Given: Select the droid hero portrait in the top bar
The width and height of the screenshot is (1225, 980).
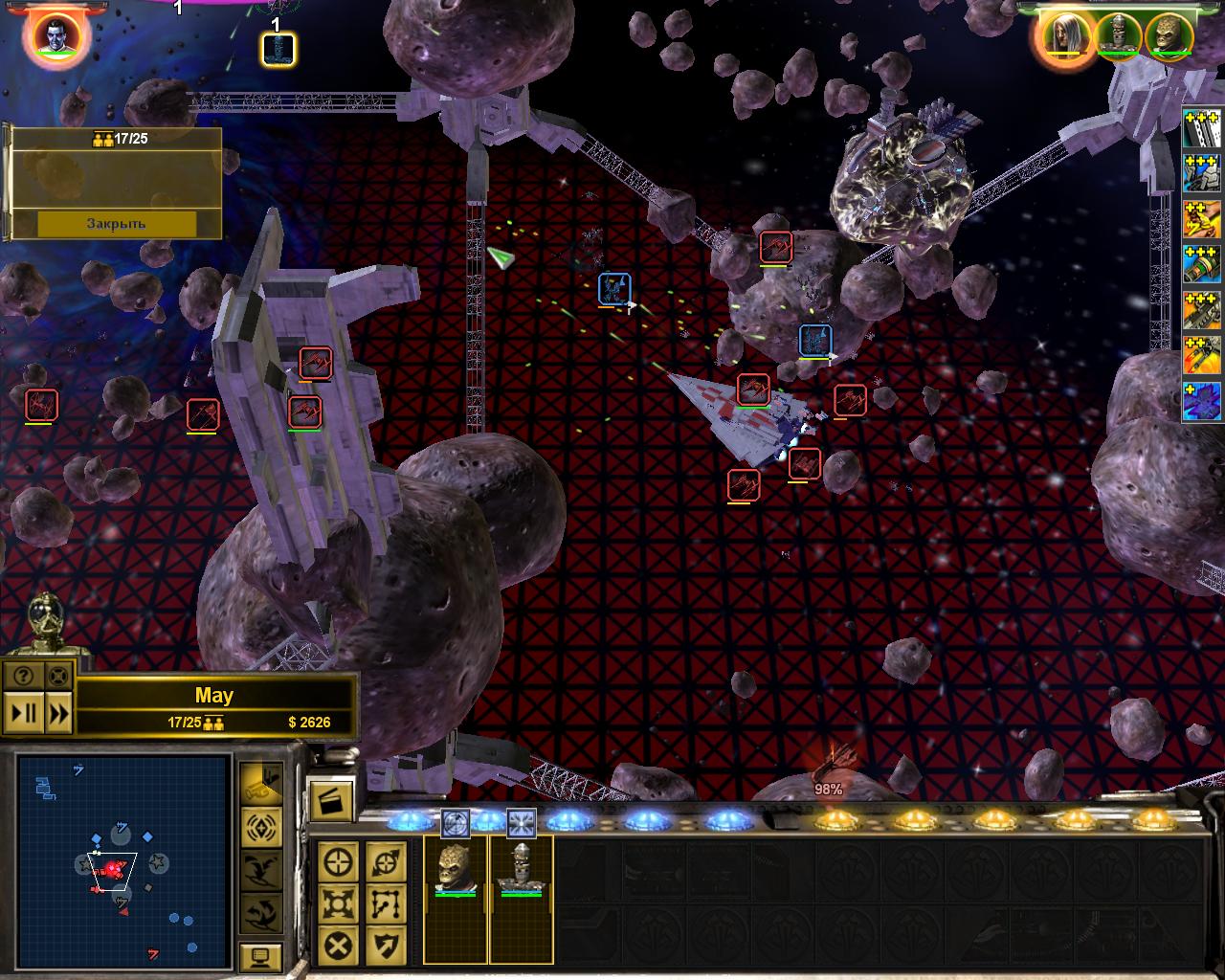Looking at the screenshot, I should [1117, 35].
